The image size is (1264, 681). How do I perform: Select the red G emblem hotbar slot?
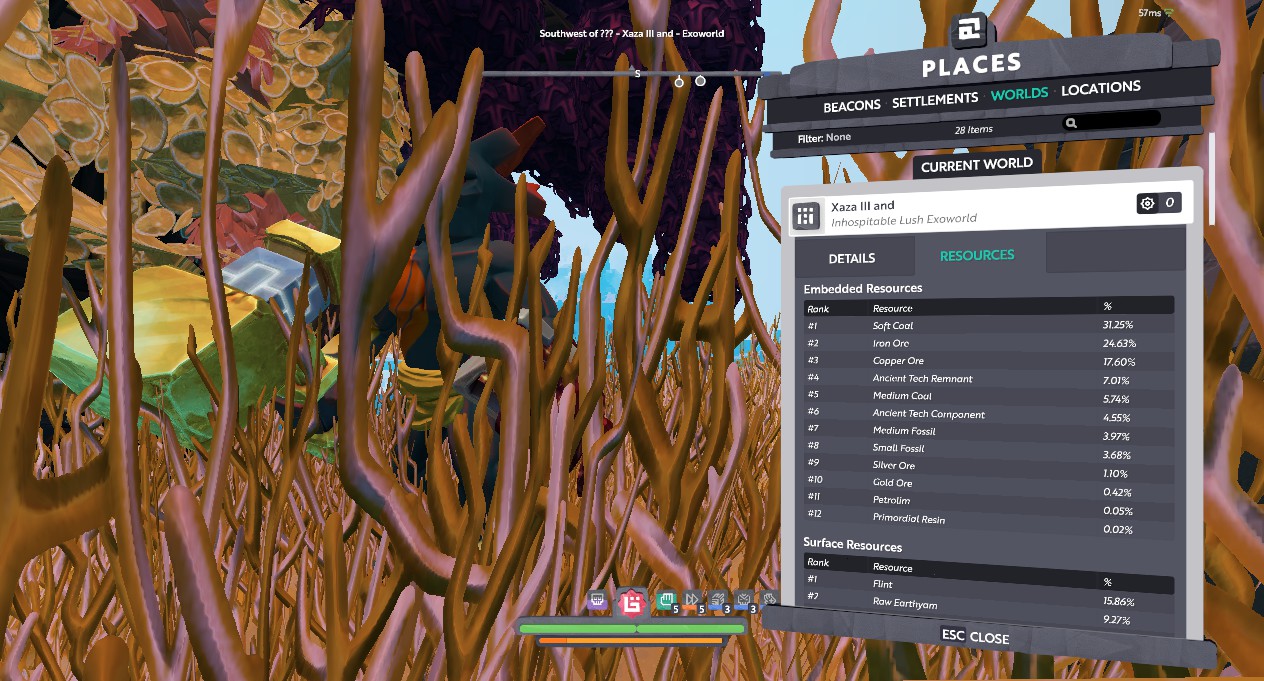click(631, 602)
